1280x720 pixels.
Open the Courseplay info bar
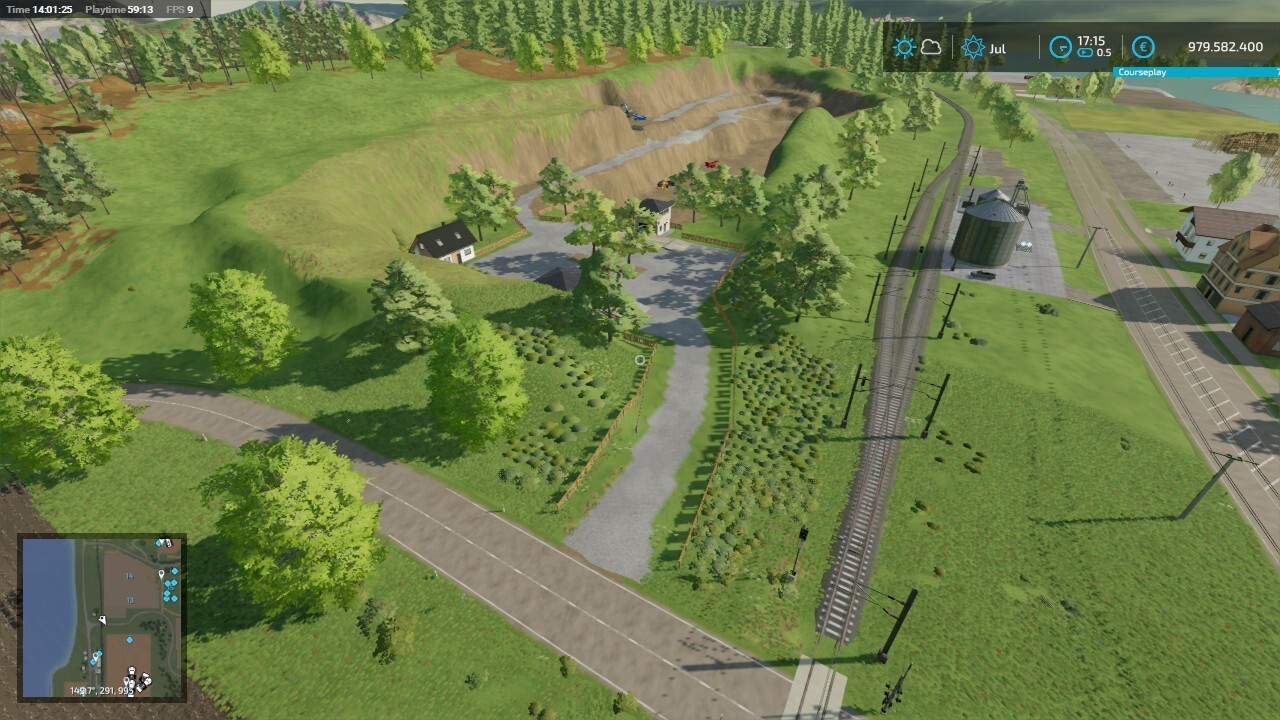[1196, 72]
